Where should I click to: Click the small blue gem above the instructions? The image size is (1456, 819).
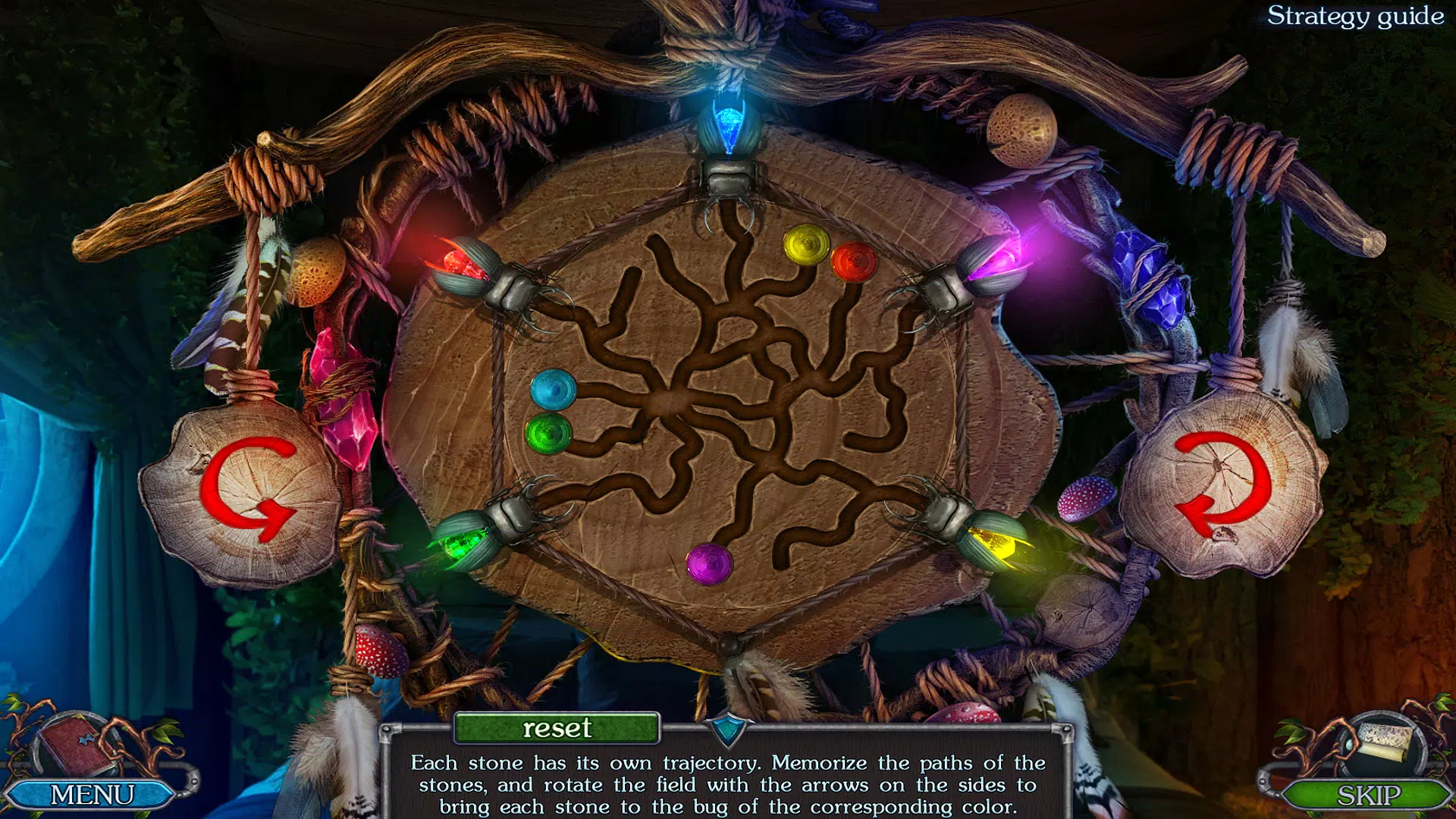pos(726,730)
